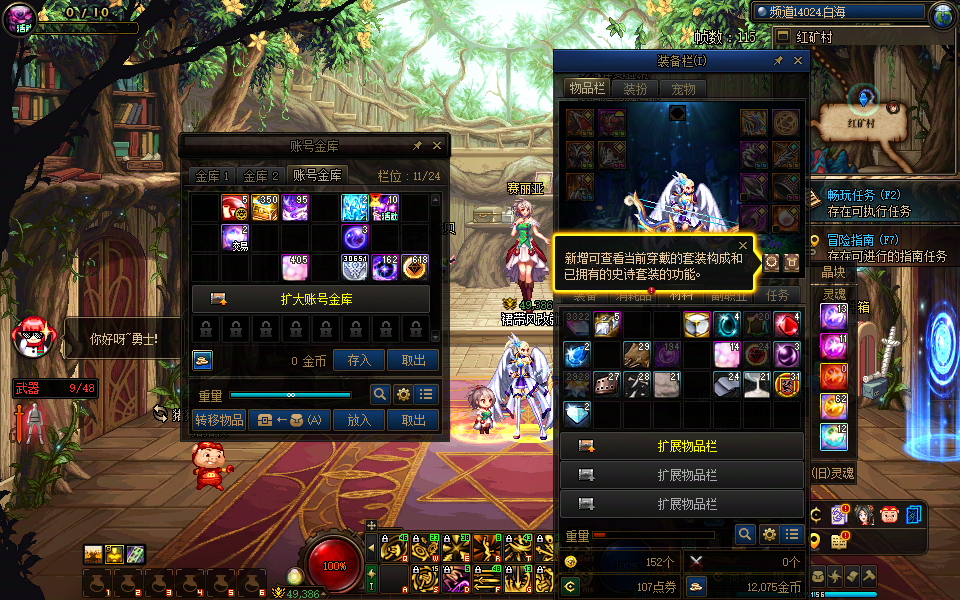Click the 存入 gold deposit button
This screenshot has width=960, height=600.
click(359, 361)
